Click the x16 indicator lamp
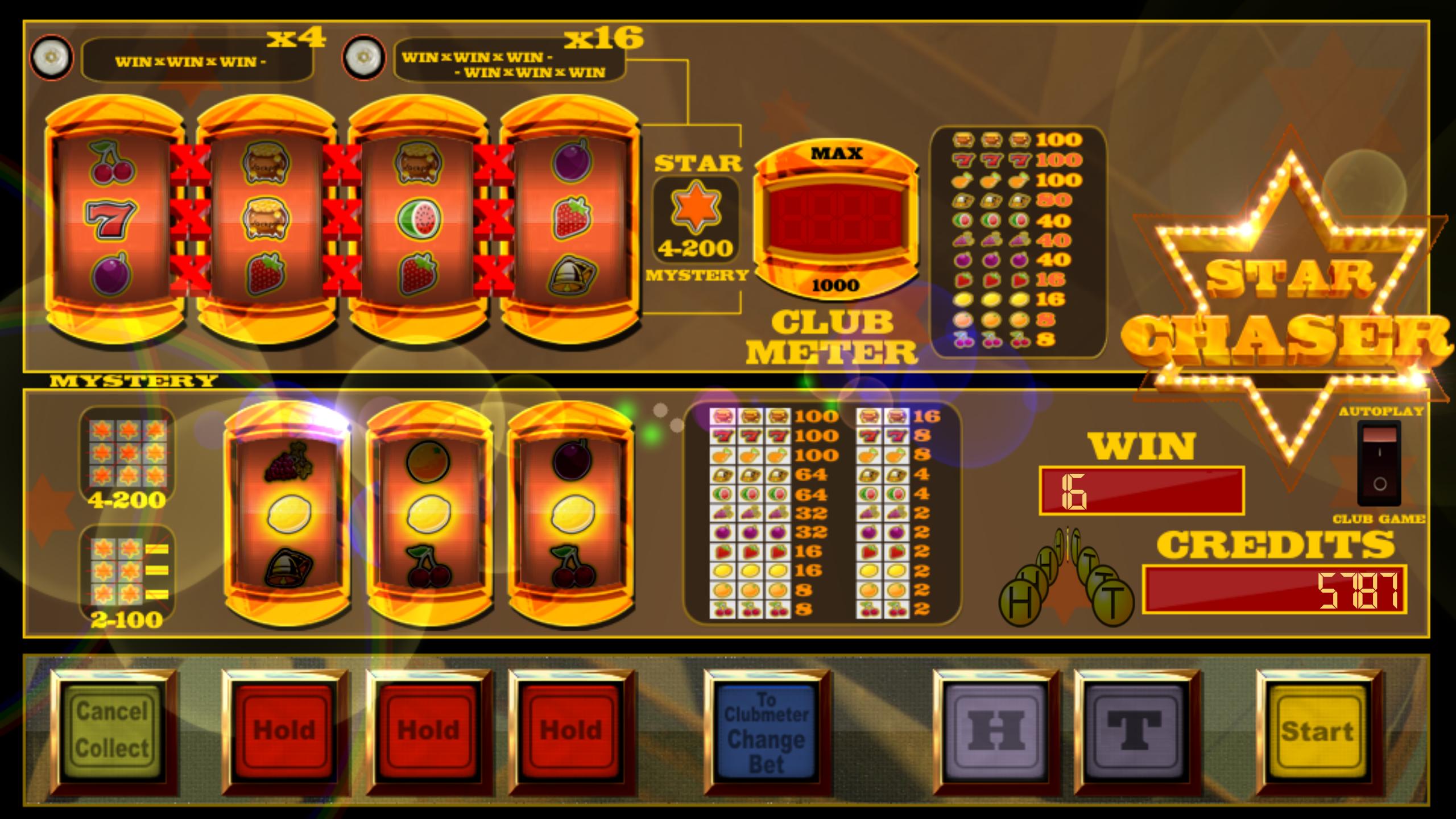Viewport: 1456px width, 819px height. pyautogui.click(x=364, y=57)
